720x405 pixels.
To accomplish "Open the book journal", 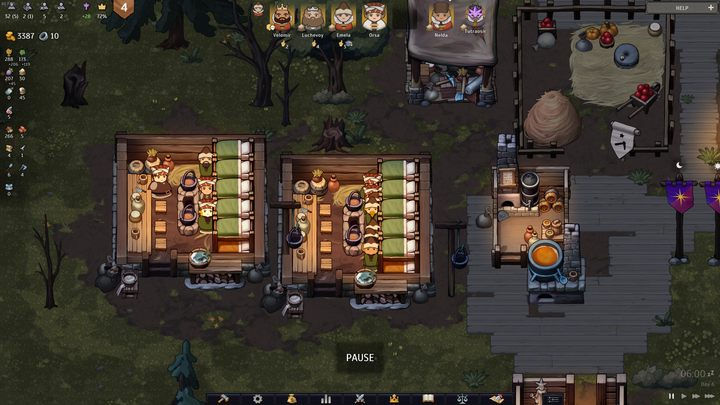I will click(x=428, y=398).
